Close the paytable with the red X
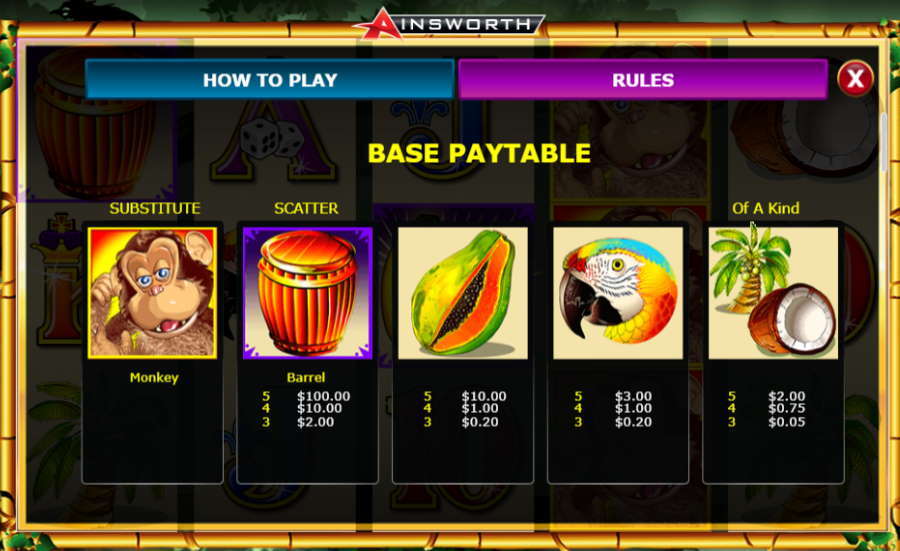This screenshot has width=900, height=551. click(854, 78)
